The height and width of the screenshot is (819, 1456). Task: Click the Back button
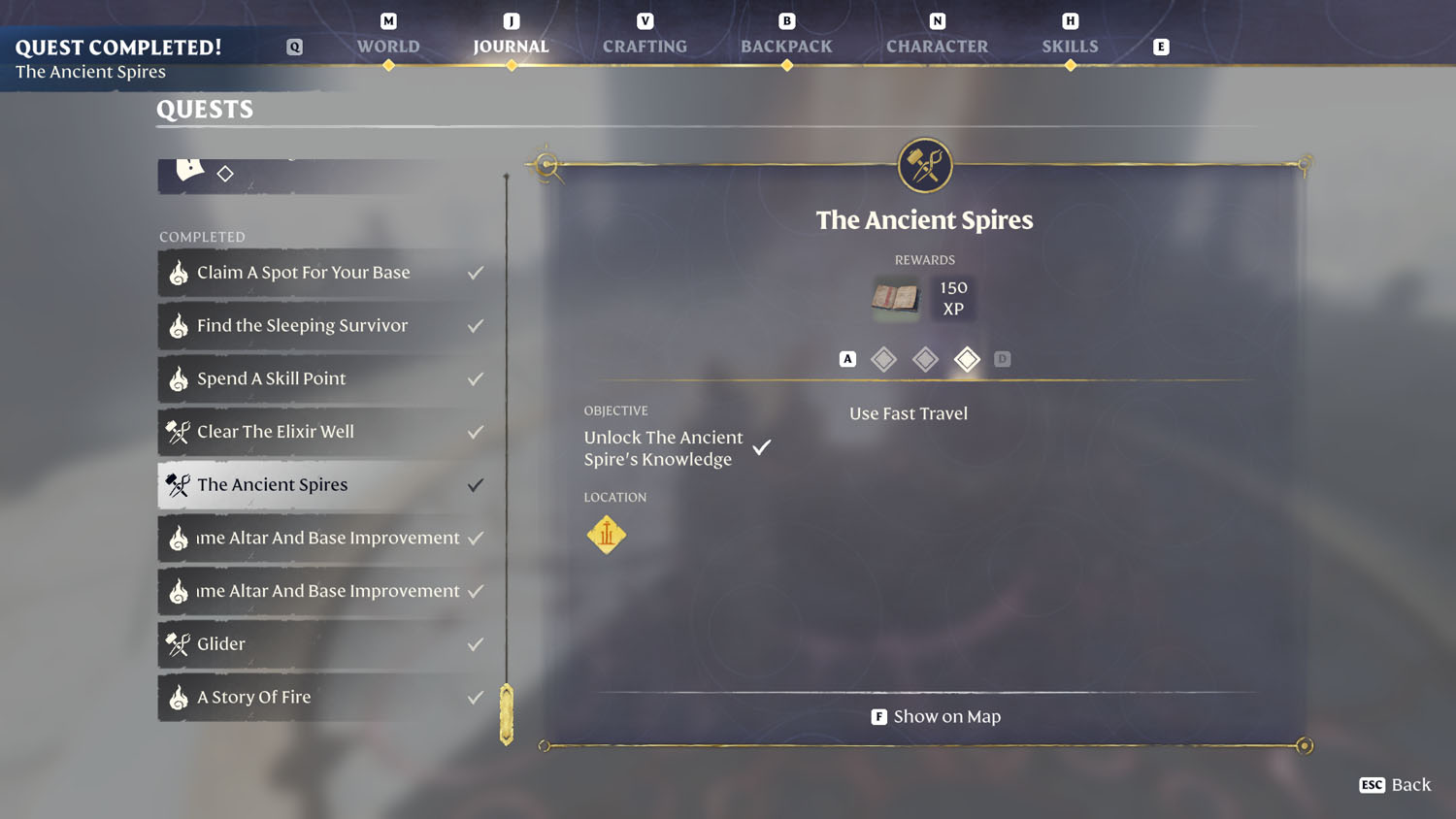[x=1396, y=785]
